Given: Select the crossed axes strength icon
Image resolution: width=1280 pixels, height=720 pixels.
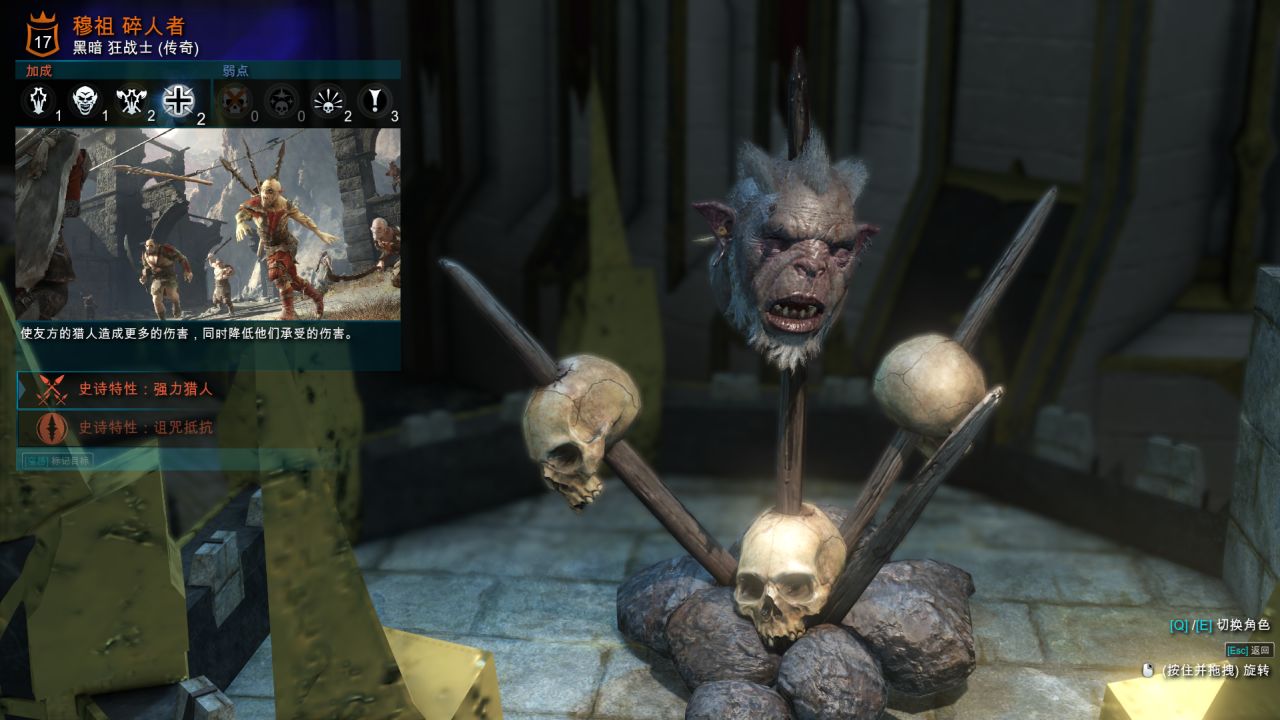Looking at the screenshot, I should pos(131,100).
